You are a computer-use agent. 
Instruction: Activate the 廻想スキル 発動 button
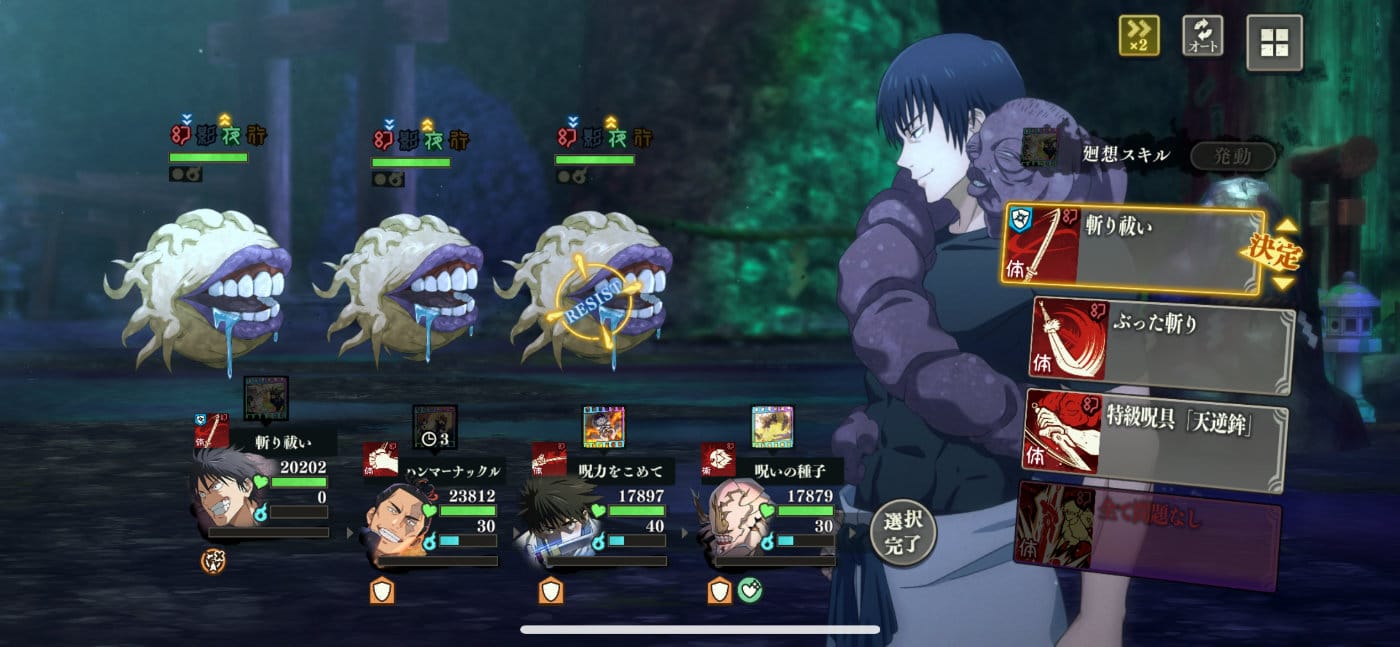1232,156
